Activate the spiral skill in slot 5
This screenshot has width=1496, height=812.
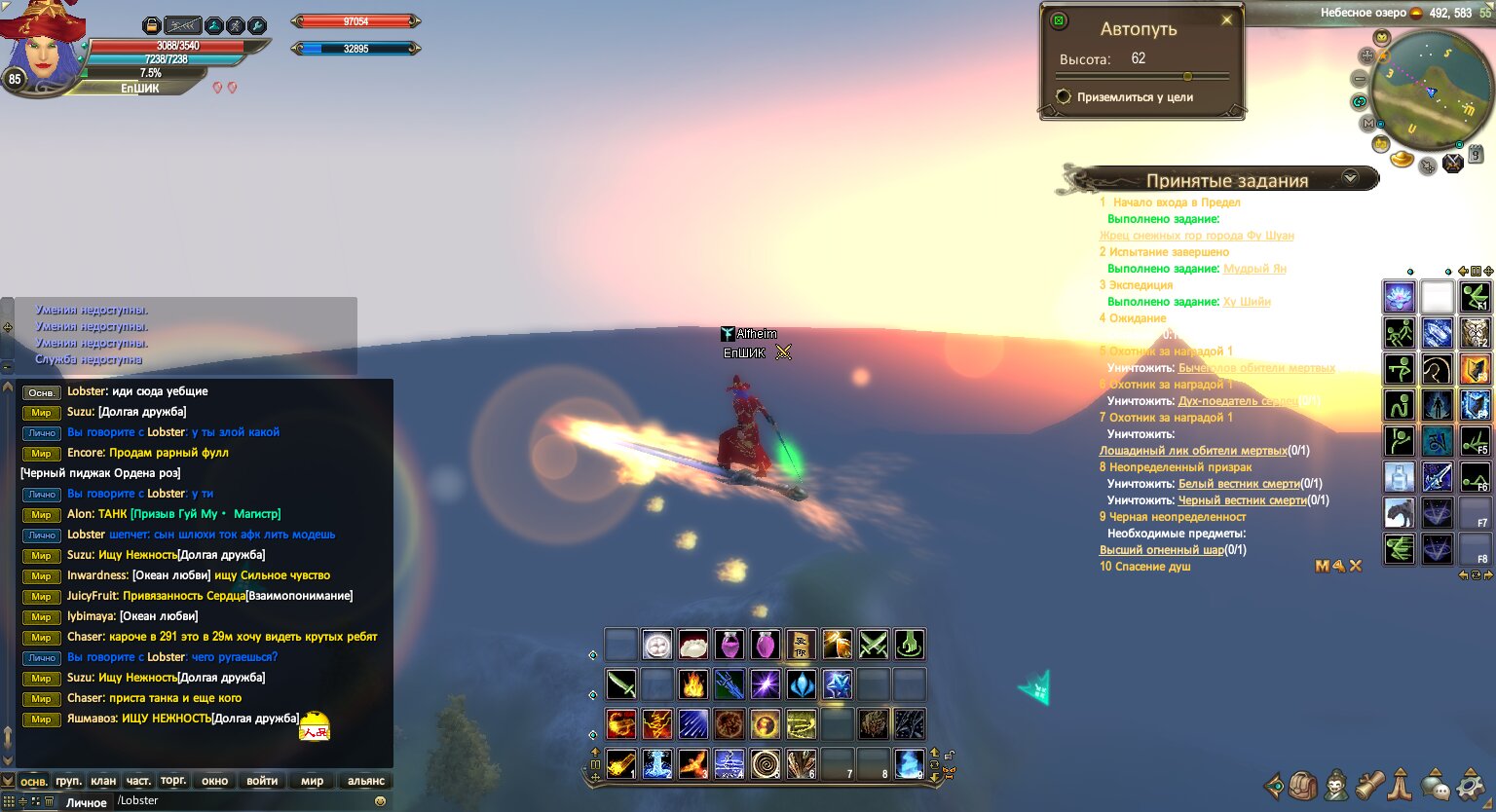click(x=765, y=764)
